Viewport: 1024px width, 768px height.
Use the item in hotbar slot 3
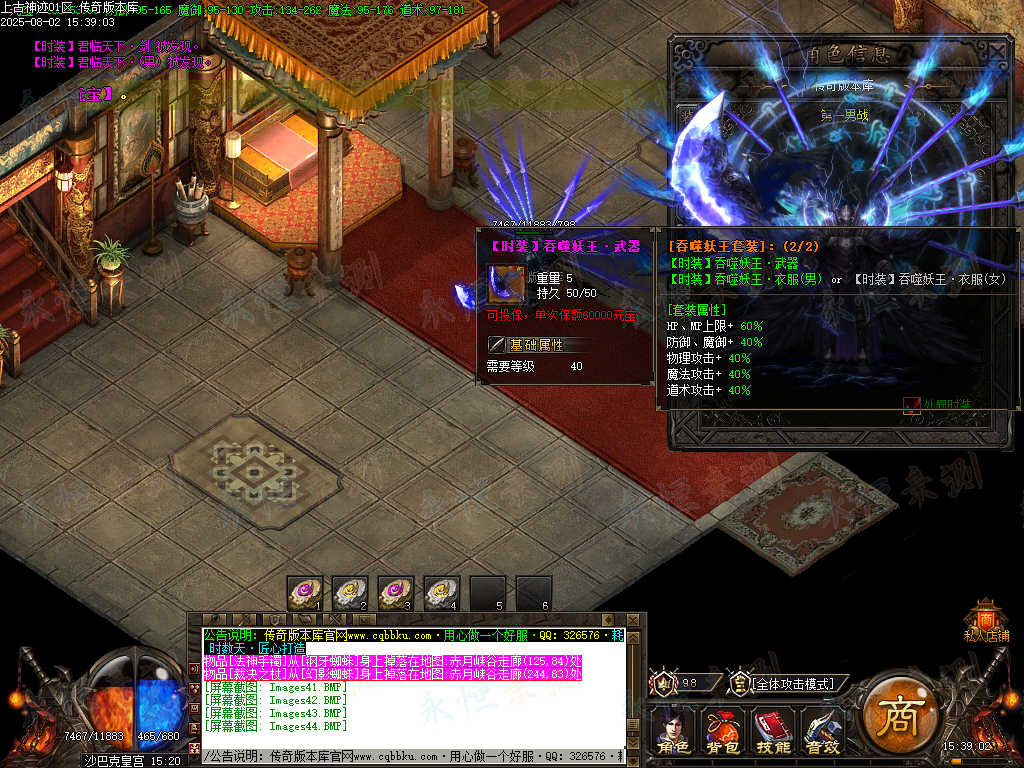tap(397, 593)
